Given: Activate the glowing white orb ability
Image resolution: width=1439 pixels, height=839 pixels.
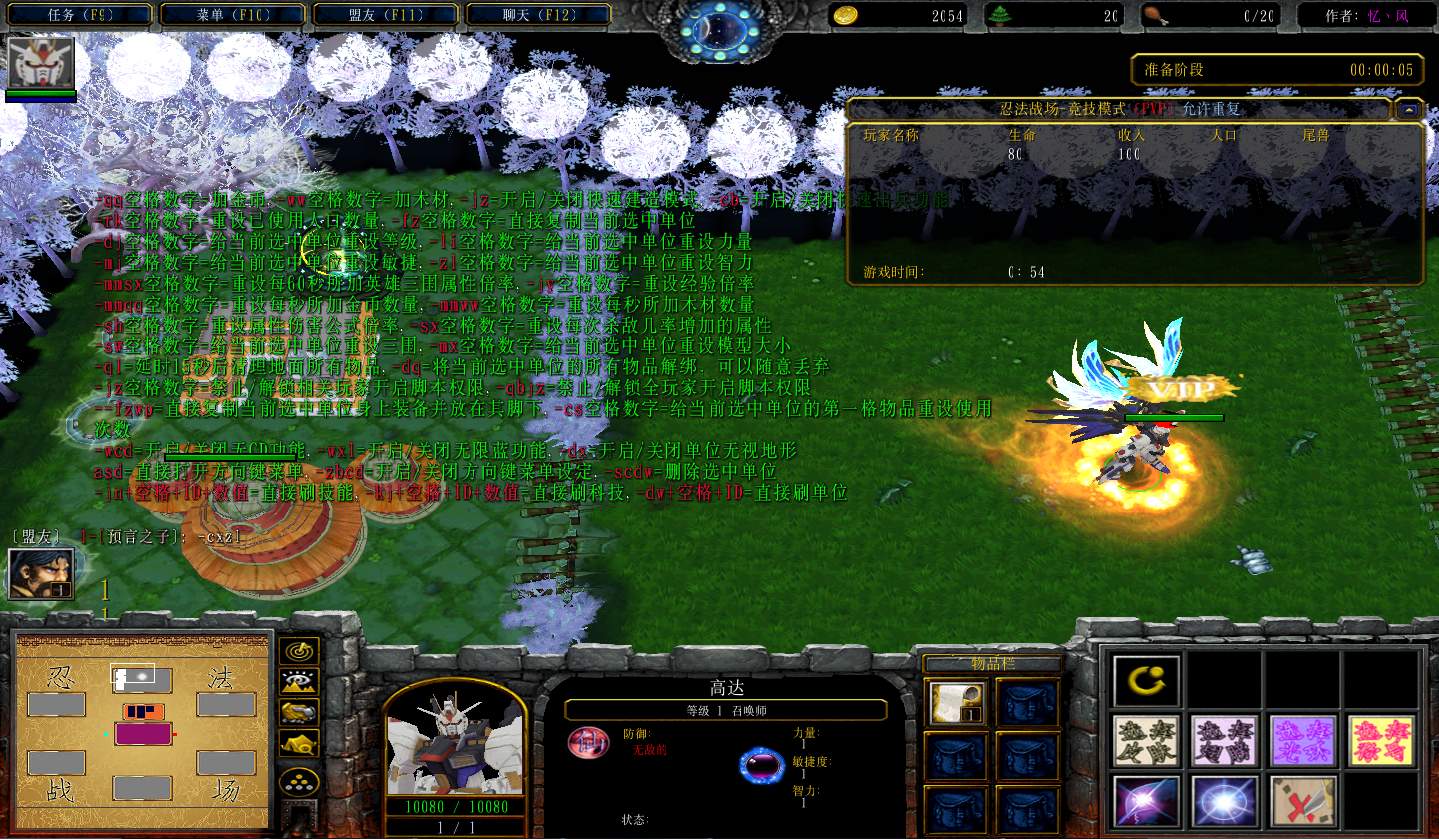Looking at the screenshot, I should coord(1225,802).
